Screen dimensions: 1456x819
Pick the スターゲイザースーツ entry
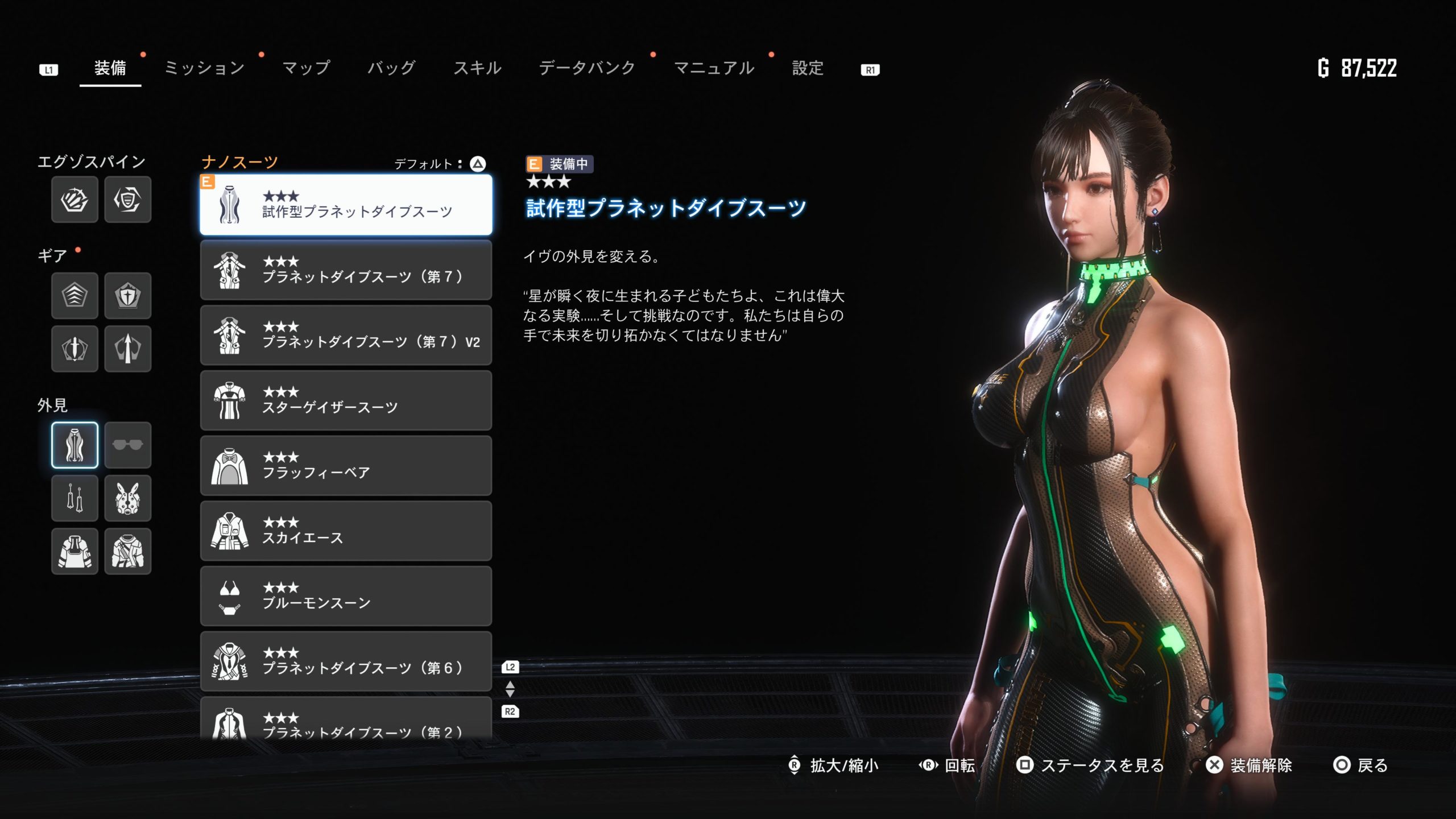[x=346, y=400]
